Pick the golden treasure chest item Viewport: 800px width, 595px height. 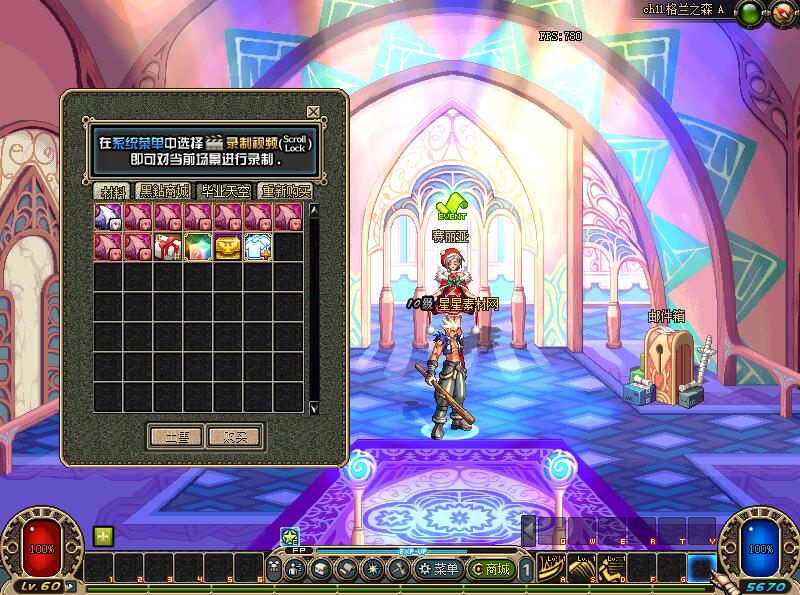click(x=228, y=247)
